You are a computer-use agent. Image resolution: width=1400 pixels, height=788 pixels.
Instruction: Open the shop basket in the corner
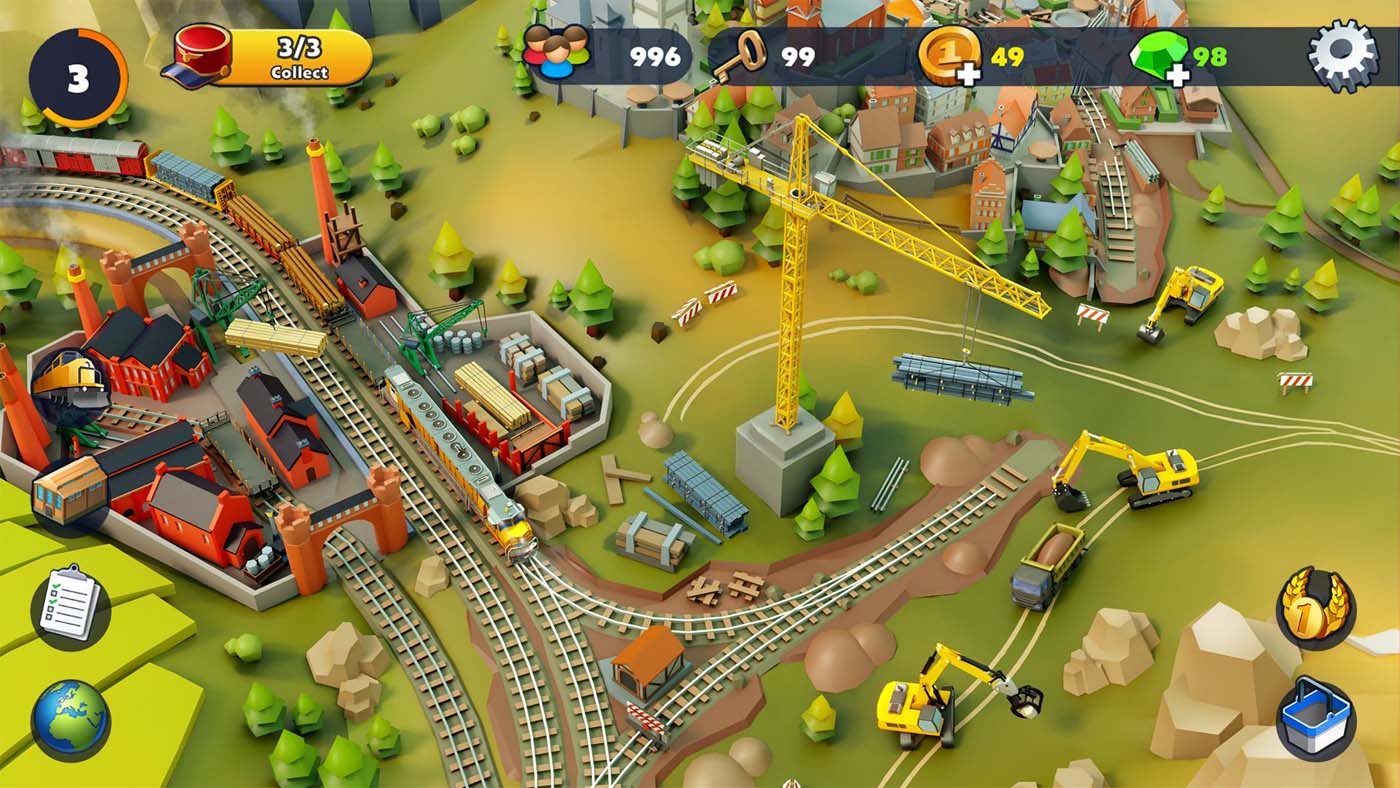coord(1318,716)
